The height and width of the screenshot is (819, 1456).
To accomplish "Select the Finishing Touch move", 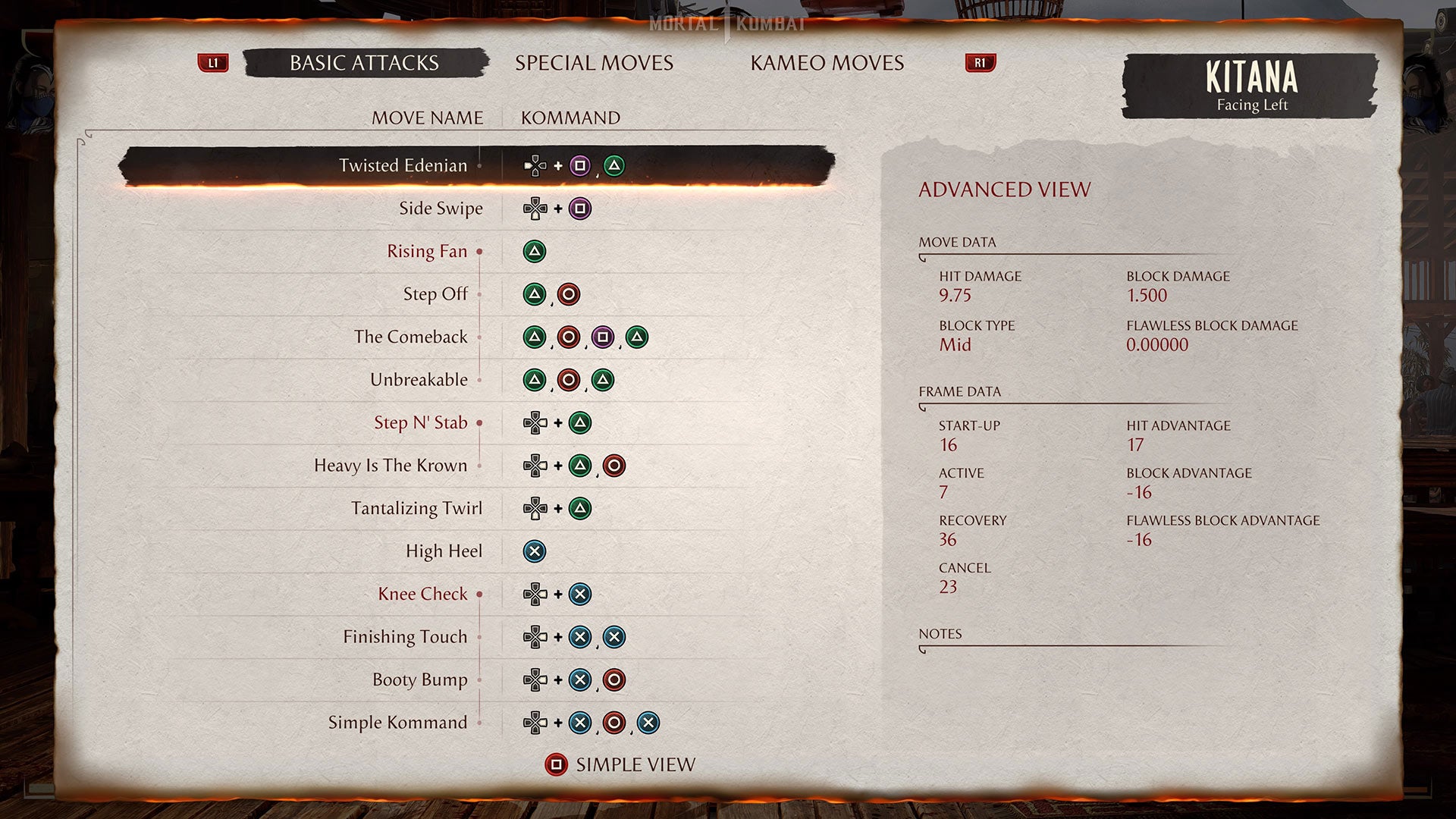I will pos(406,637).
